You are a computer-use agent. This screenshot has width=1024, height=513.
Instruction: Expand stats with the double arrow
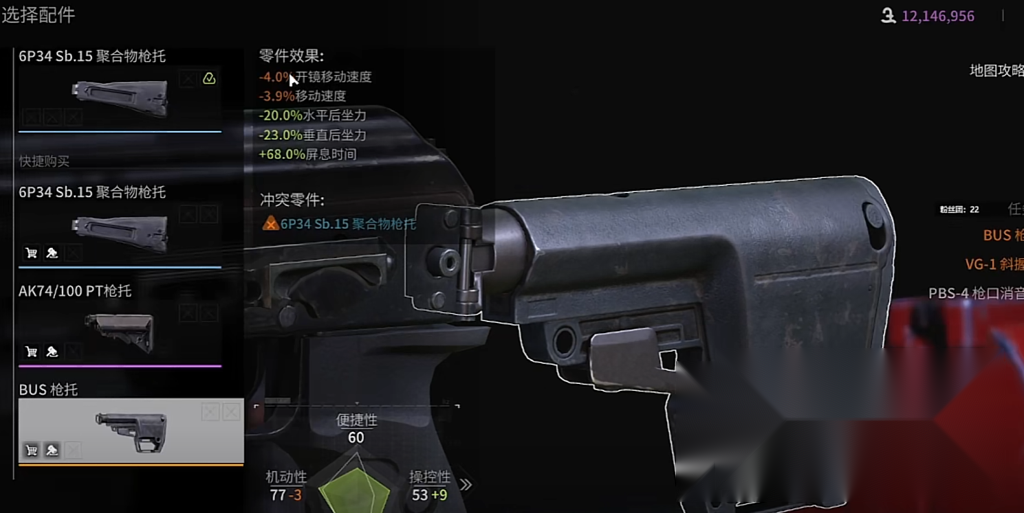click(x=465, y=485)
